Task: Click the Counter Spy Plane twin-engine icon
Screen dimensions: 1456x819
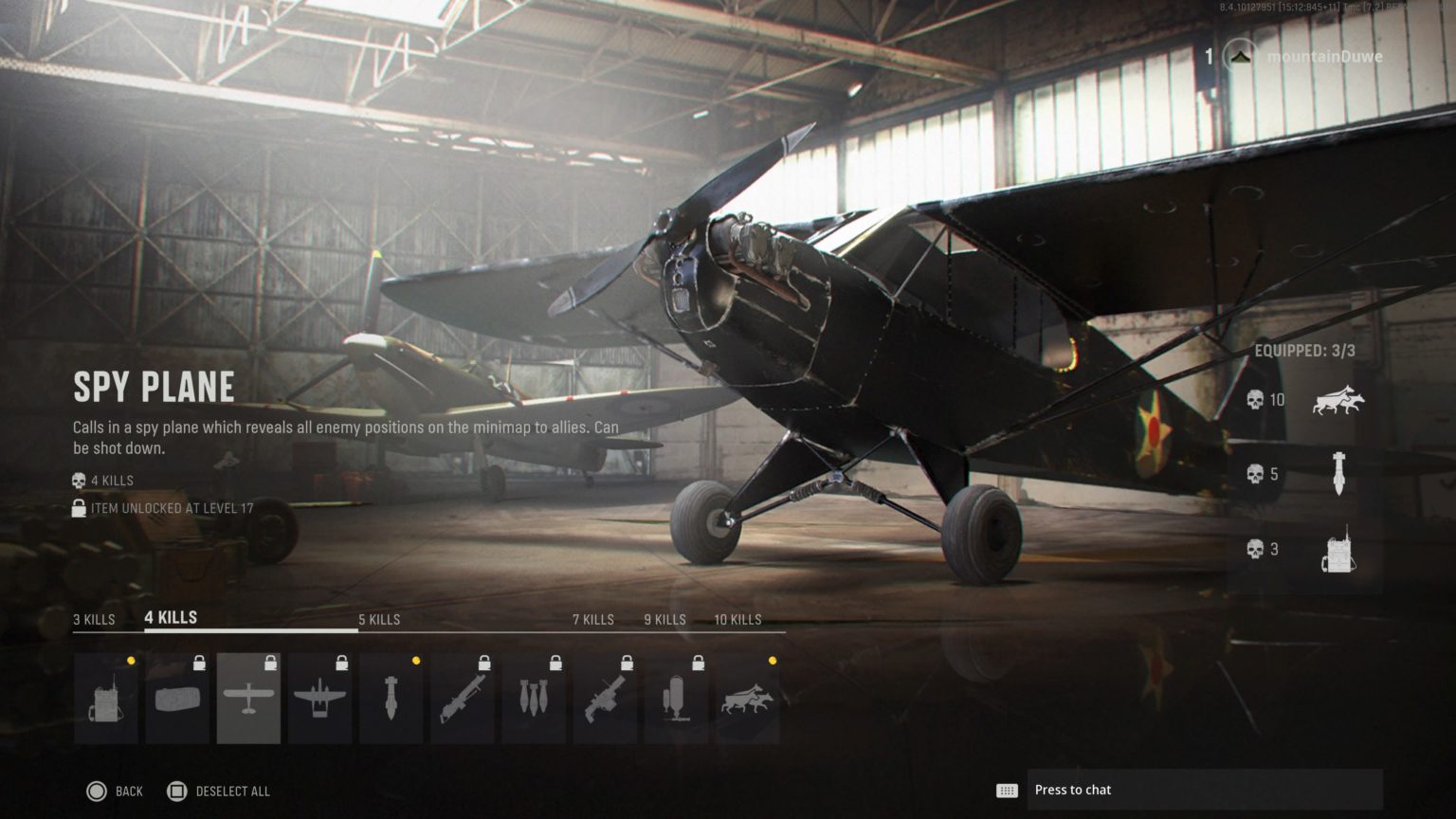Action: [x=319, y=697]
